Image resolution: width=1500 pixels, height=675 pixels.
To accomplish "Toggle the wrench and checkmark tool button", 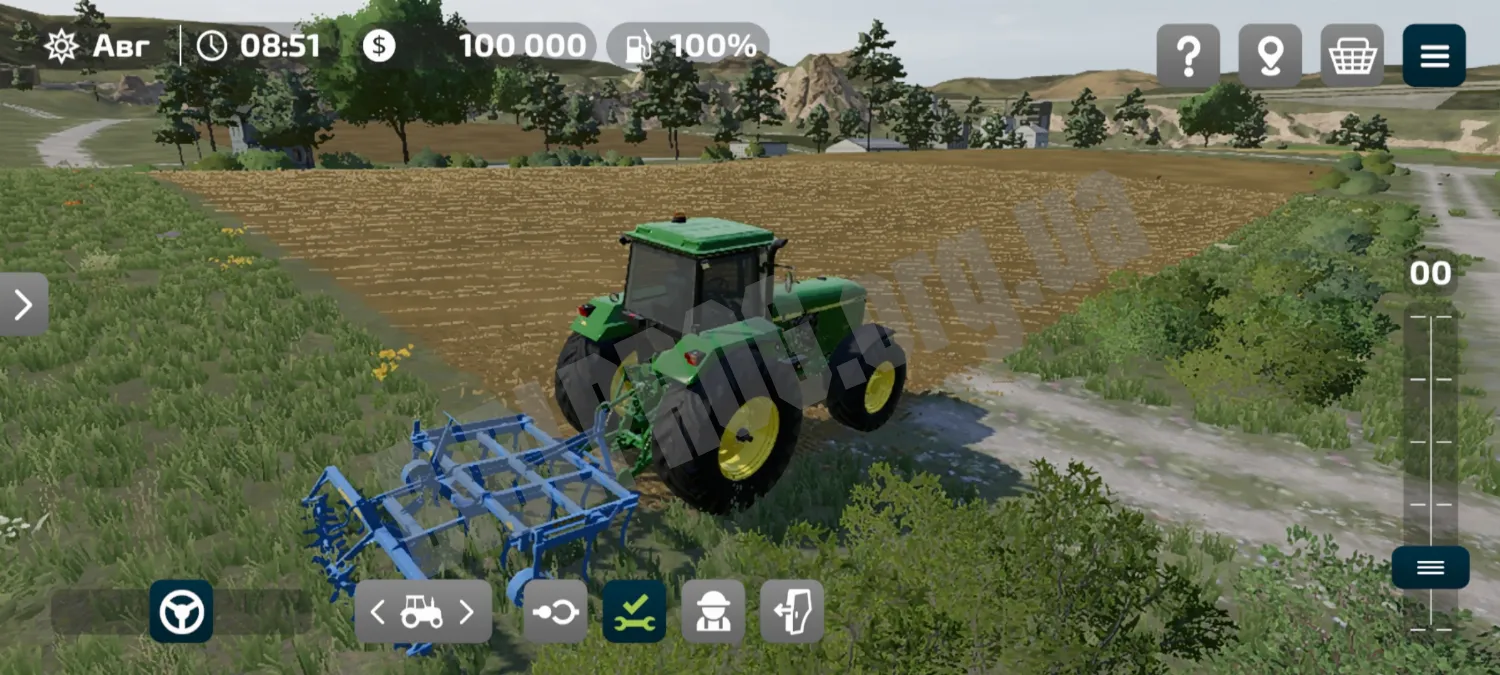I will coord(634,612).
